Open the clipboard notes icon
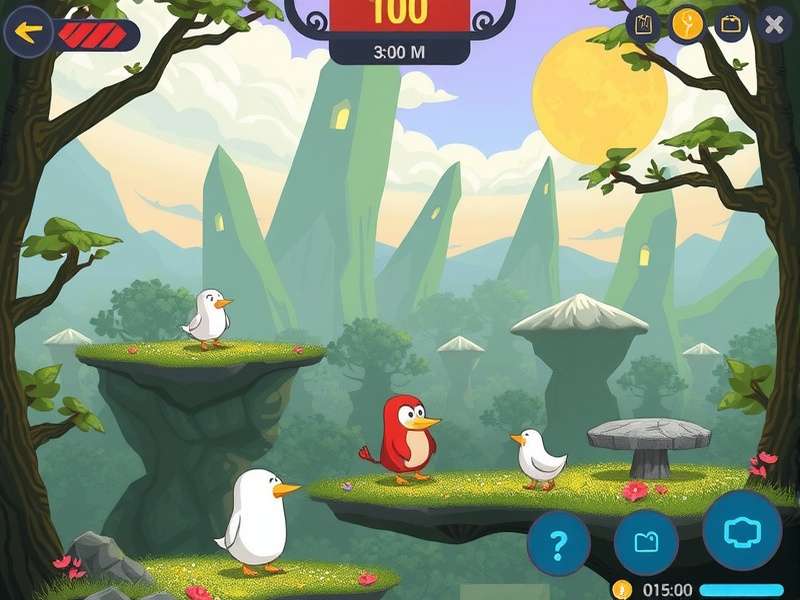This screenshot has height=600, width=800. click(x=644, y=24)
